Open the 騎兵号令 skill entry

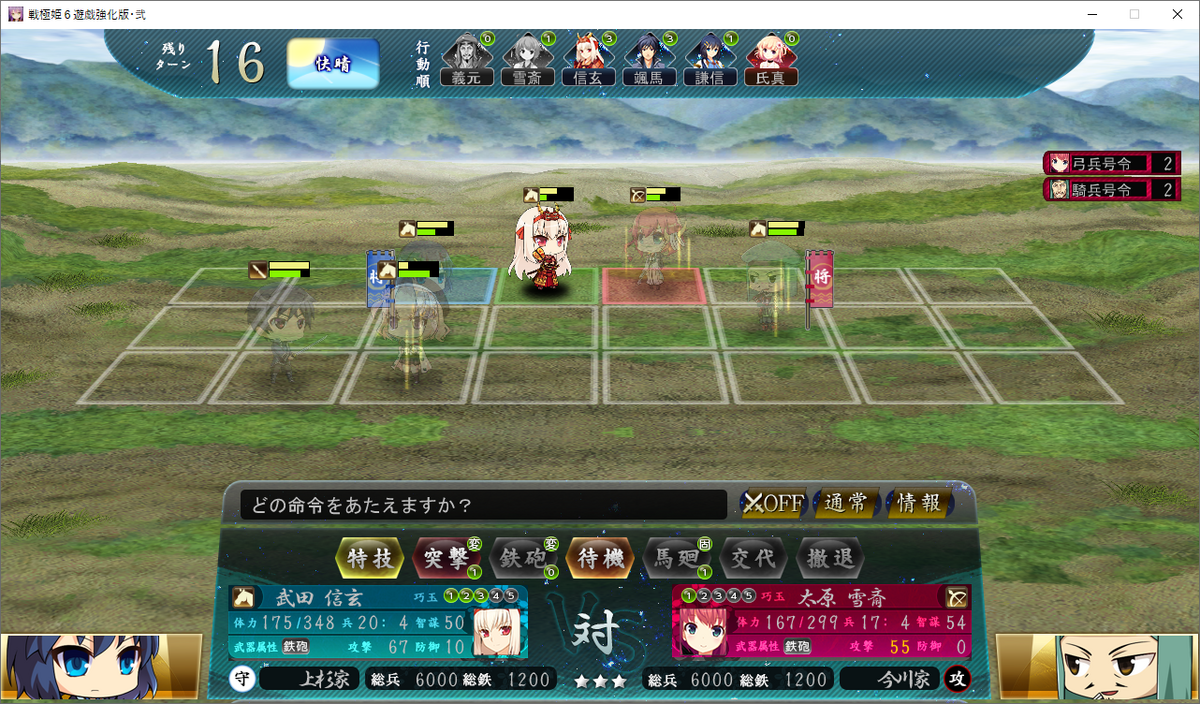tap(1111, 189)
